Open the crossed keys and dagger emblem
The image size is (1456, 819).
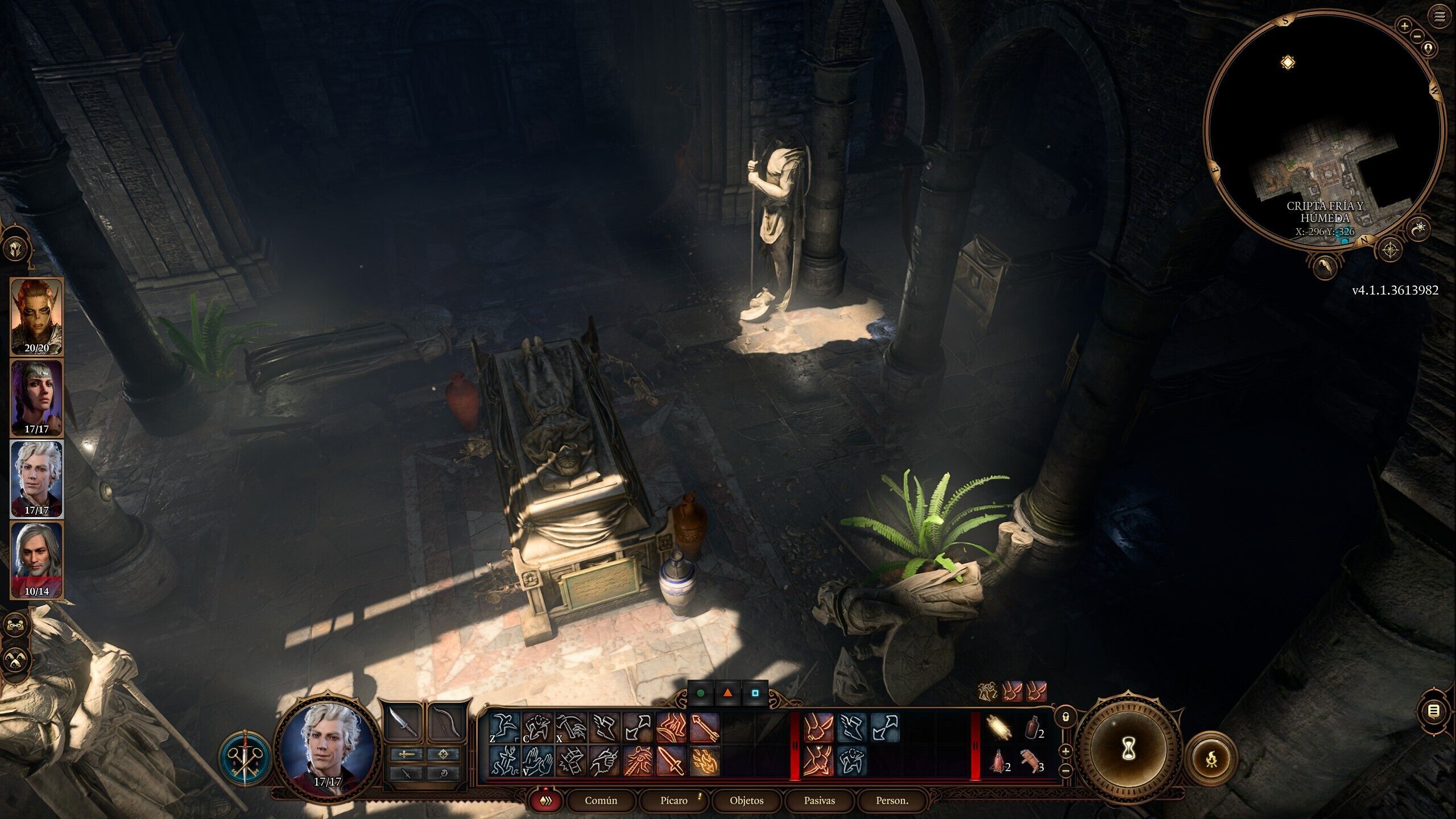245,758
